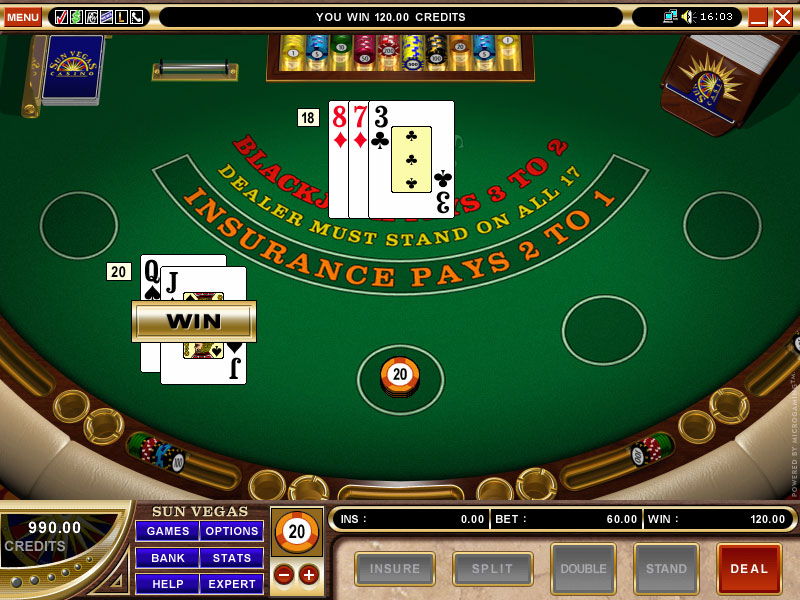Screen dimensions: 800x600
Task: Click the red checkmark toolbar icon
Action: click(61, 17)
